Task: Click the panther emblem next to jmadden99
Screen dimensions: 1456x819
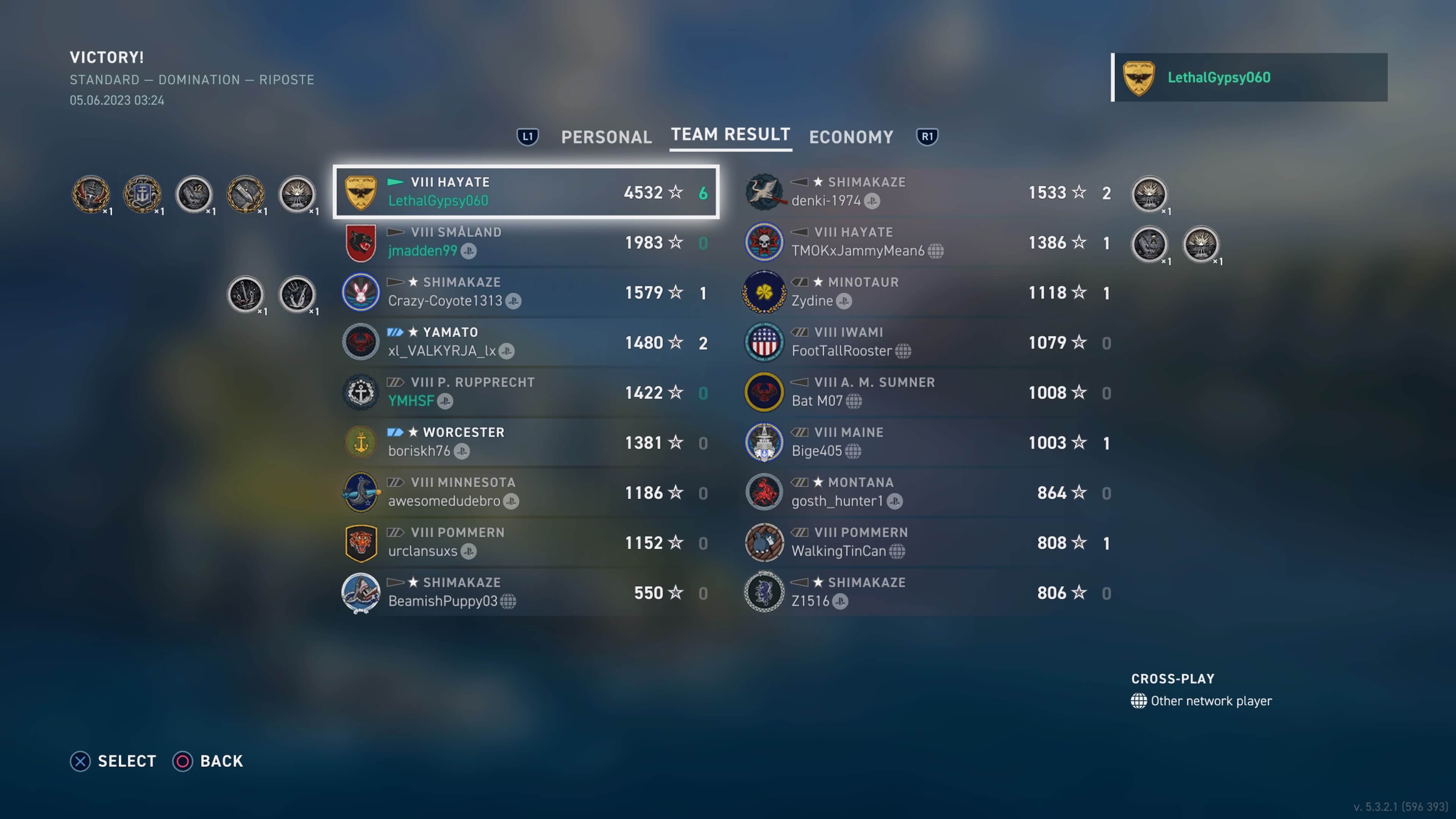Action: click(x=361, y=242)
